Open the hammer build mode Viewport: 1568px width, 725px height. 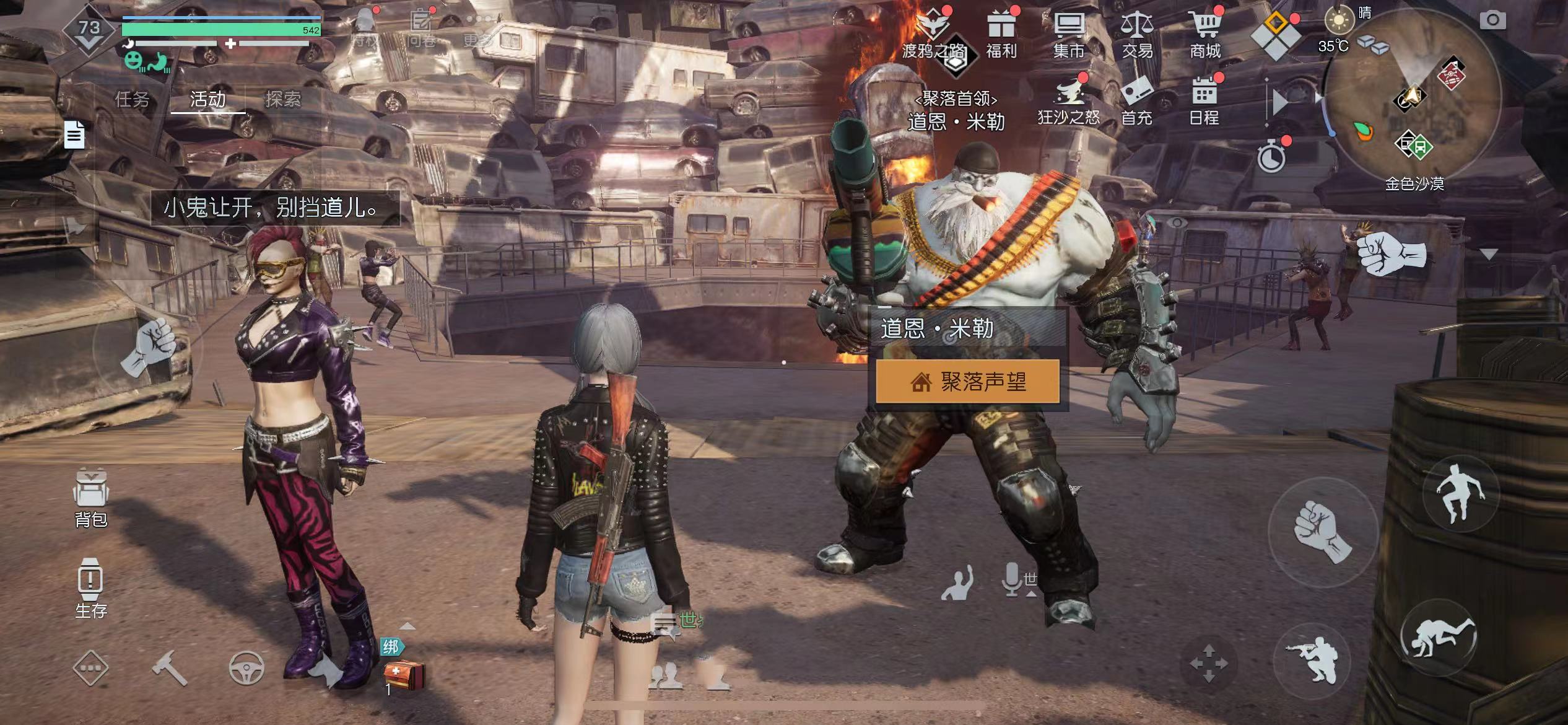pyautogui.click(x=170, y=669)
